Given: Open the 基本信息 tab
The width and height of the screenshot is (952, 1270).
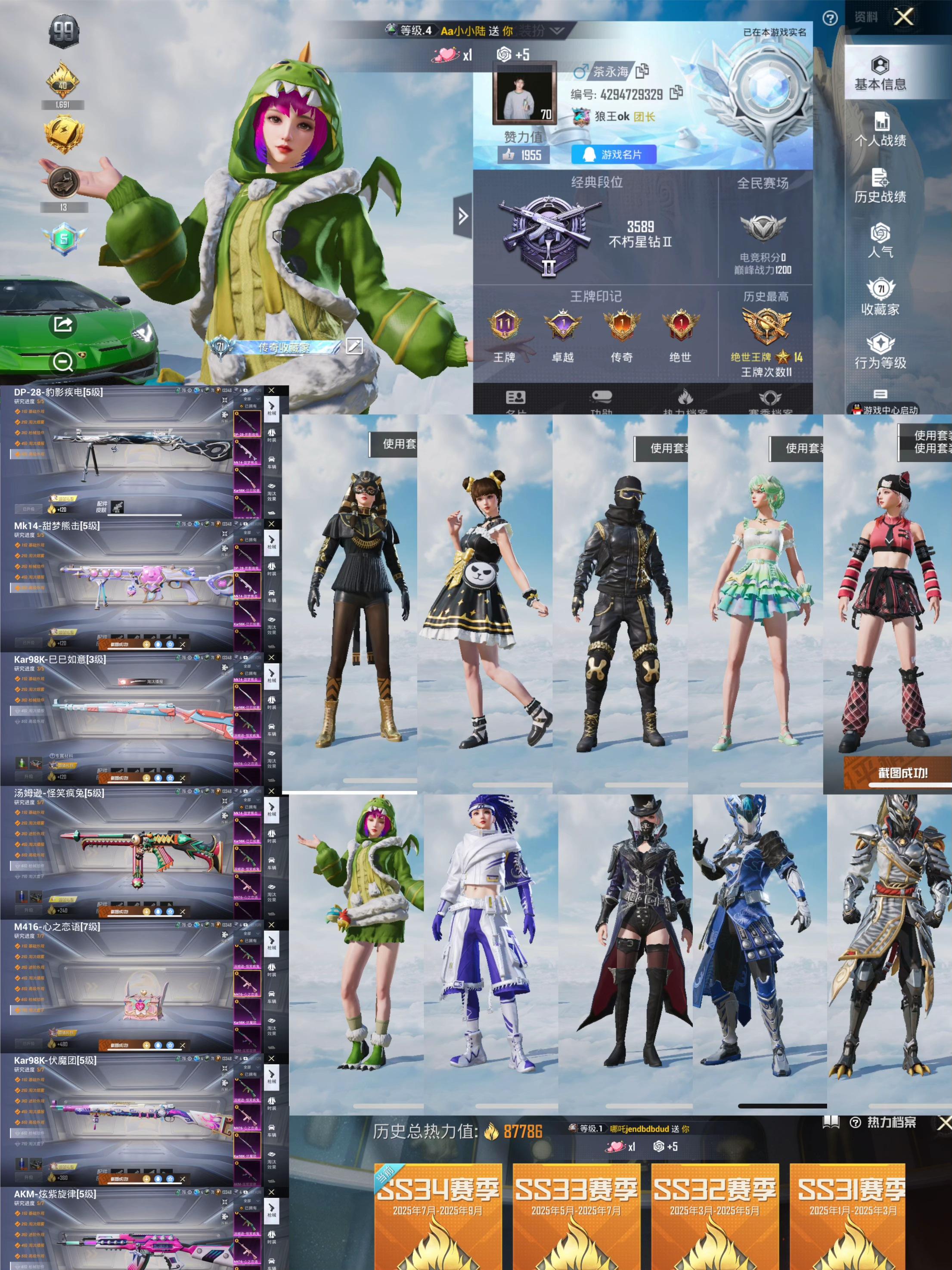Looking at the screenshot, I should coord(880,74).
